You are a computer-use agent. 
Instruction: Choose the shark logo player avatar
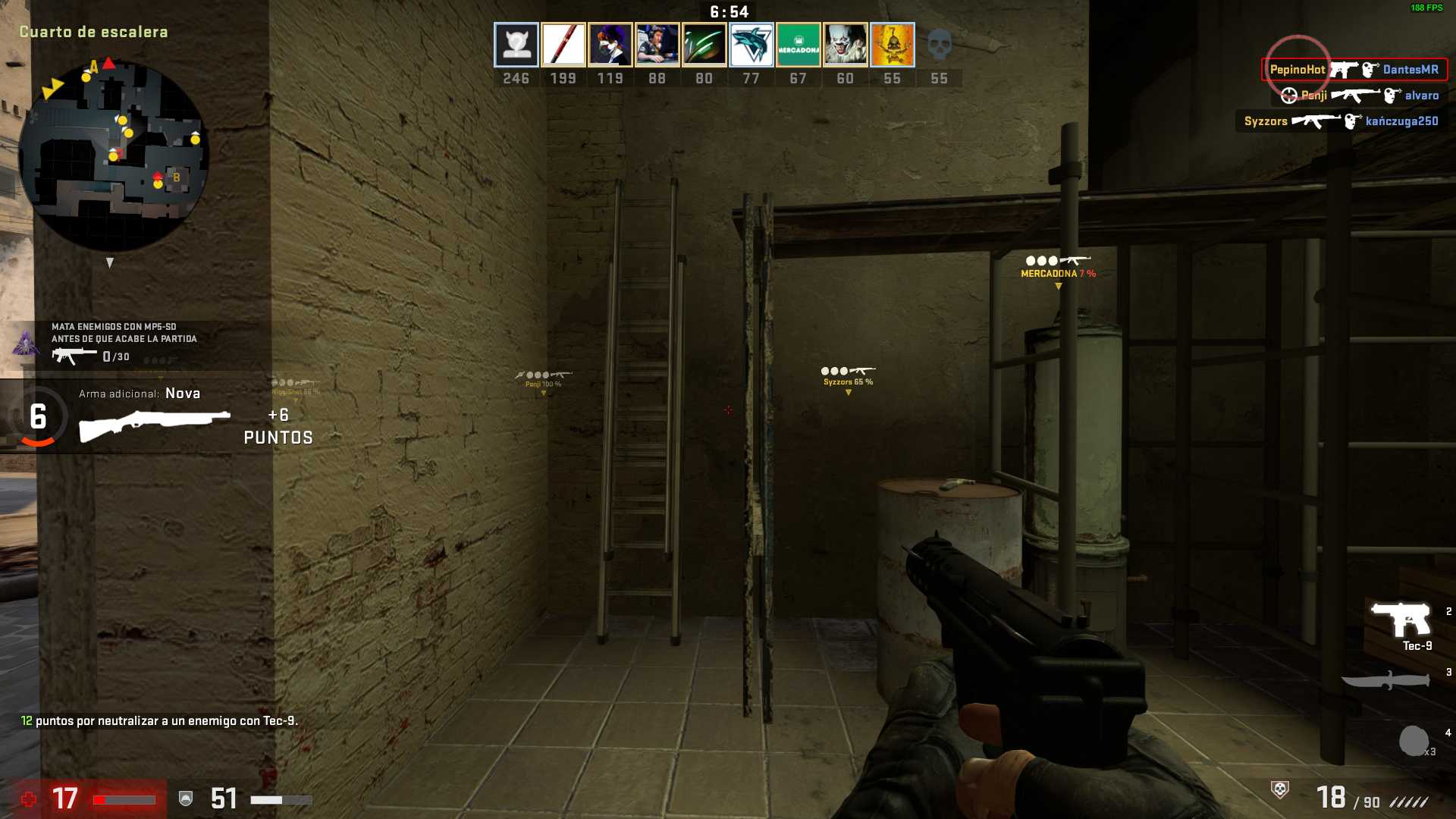(751, 45)
